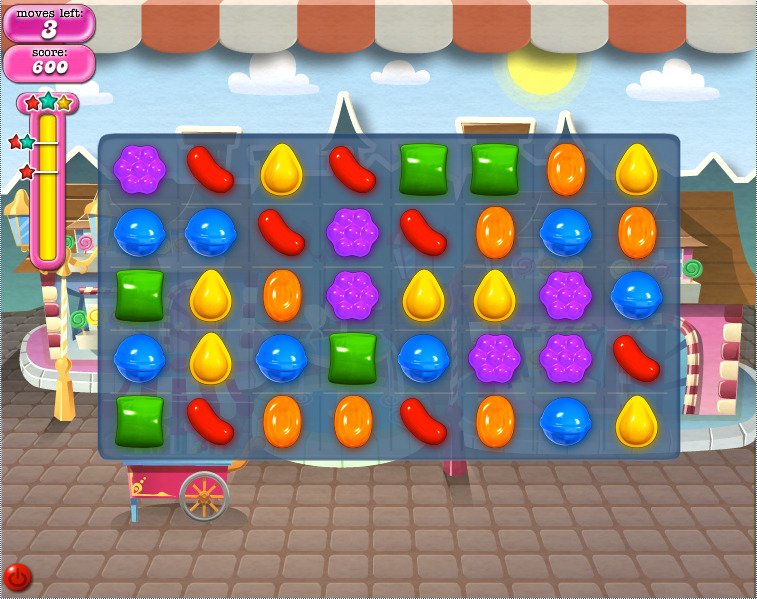Screen dimensions: 757x599
Task: Select the green candy between two blue lollipops
Action: pos(353,358)
